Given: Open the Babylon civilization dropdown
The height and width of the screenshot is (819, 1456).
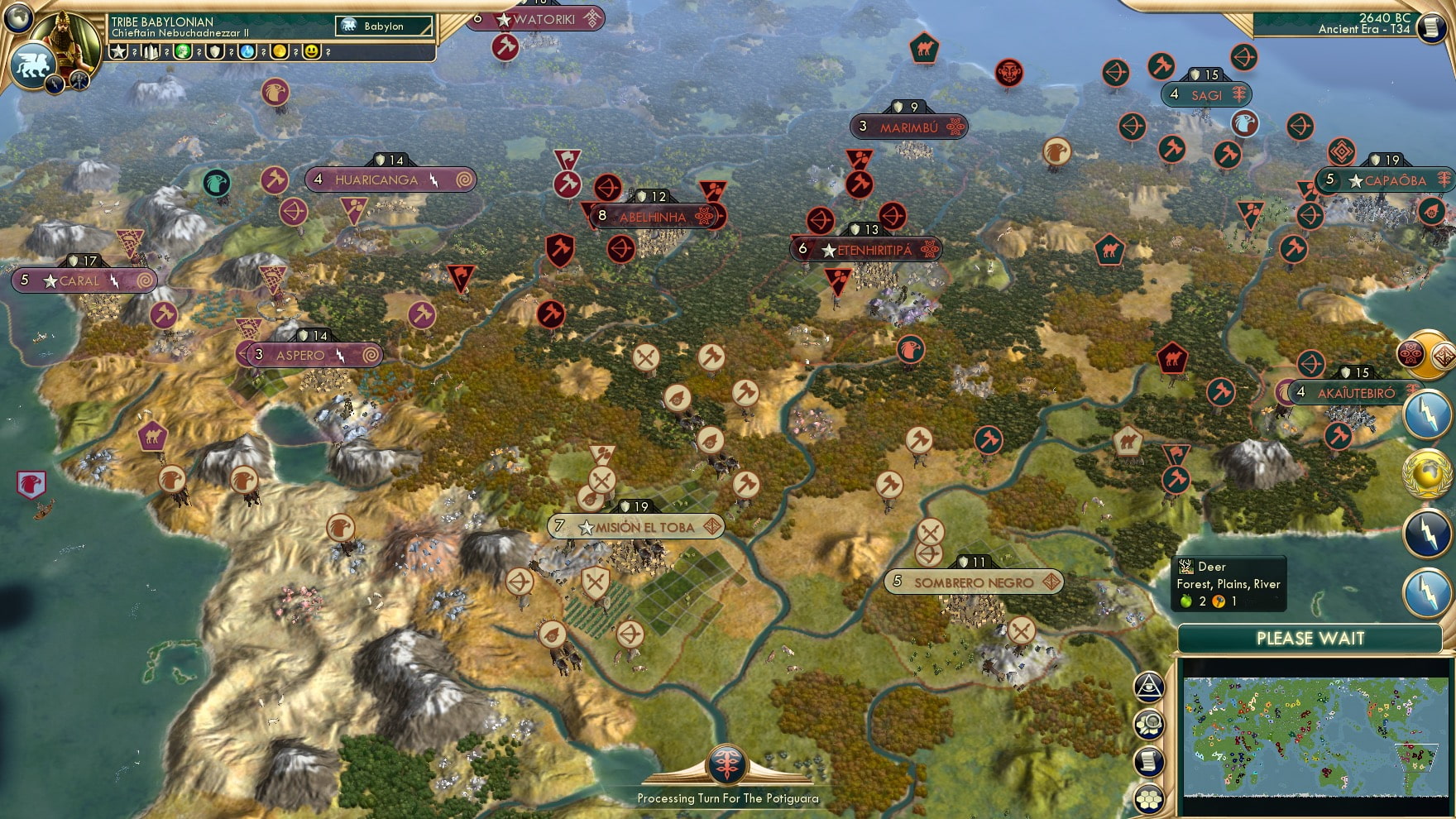Looking at the screenshot, I should (385, 26).
